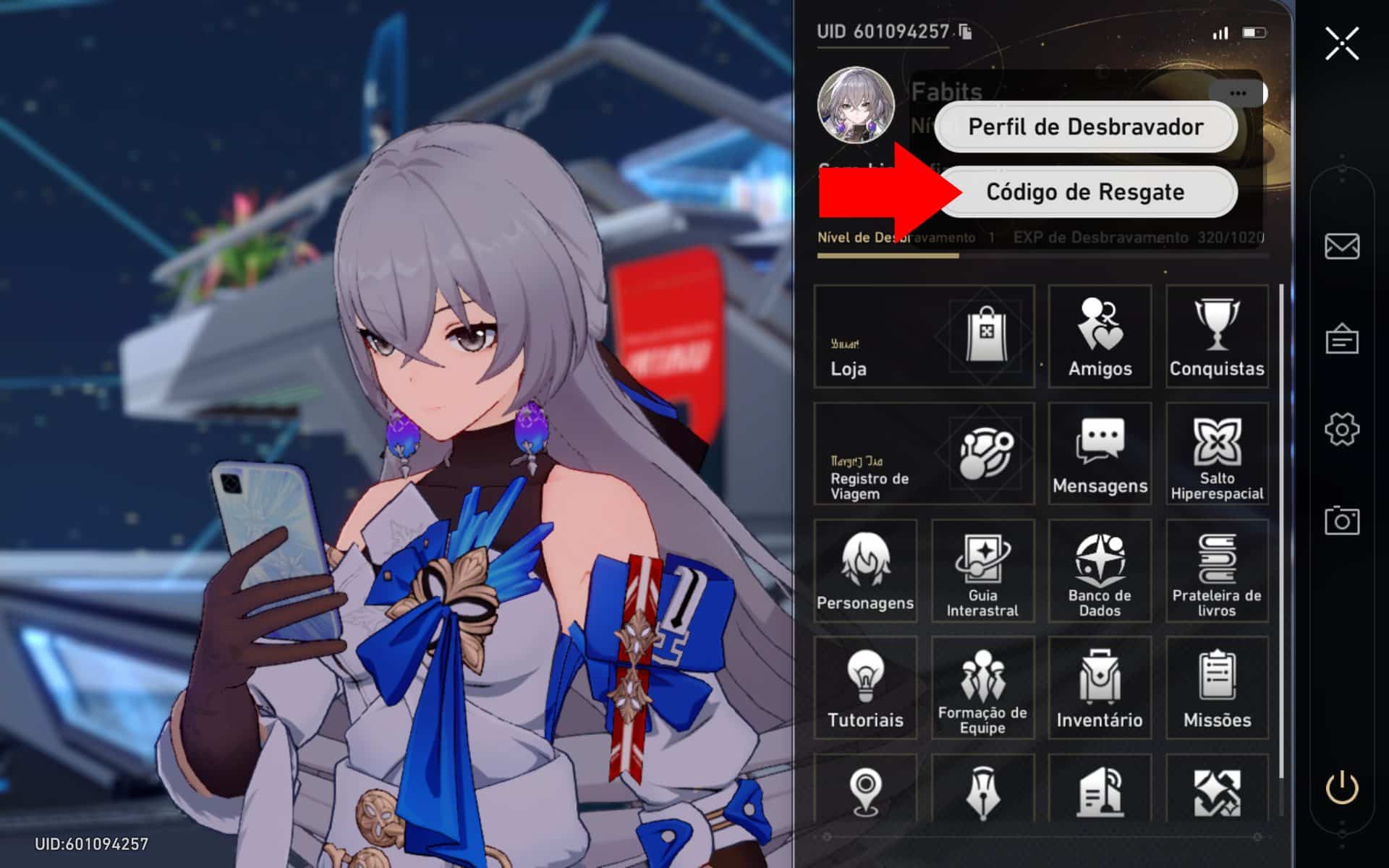Select Código de Resgate
The width and height of the screenshot is (1389, 868).
pos(1085,192)
